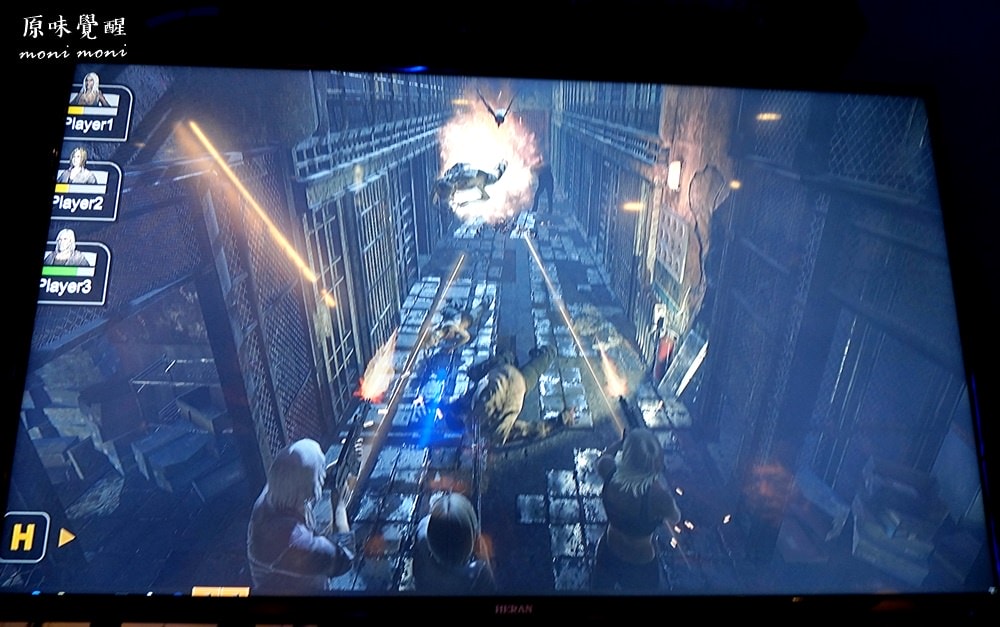Click the yellow arrow beside the H button
Viewport: 1000px width, 627px height.
[x=66, y=538]
